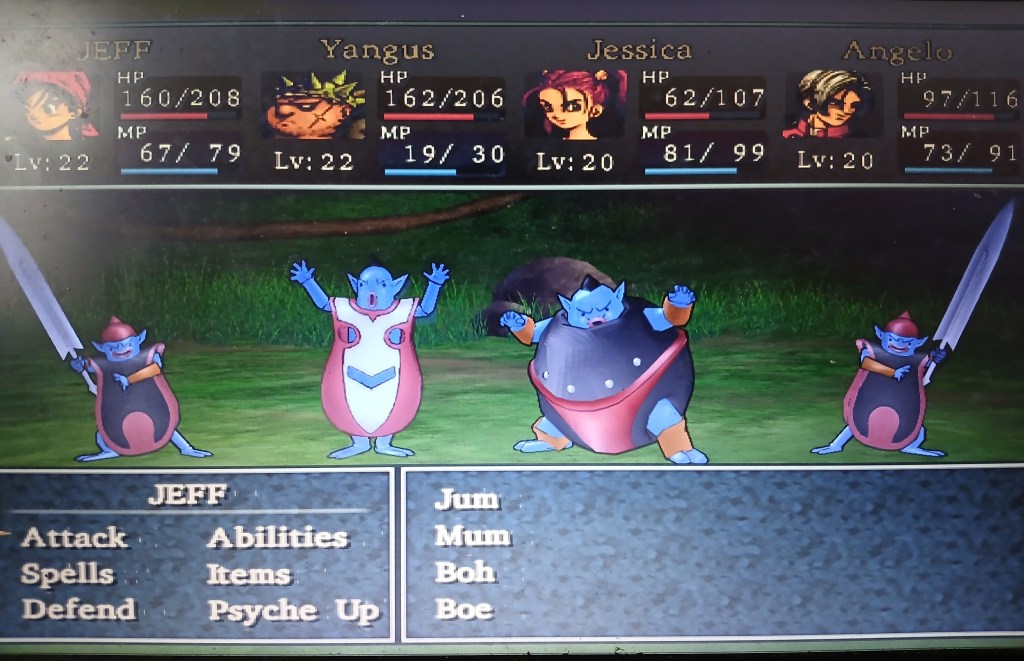The height and width of the screenshot is (661, 1024).
Task: Select Jessica's portrait in party bar
Action: coord(573,104)
